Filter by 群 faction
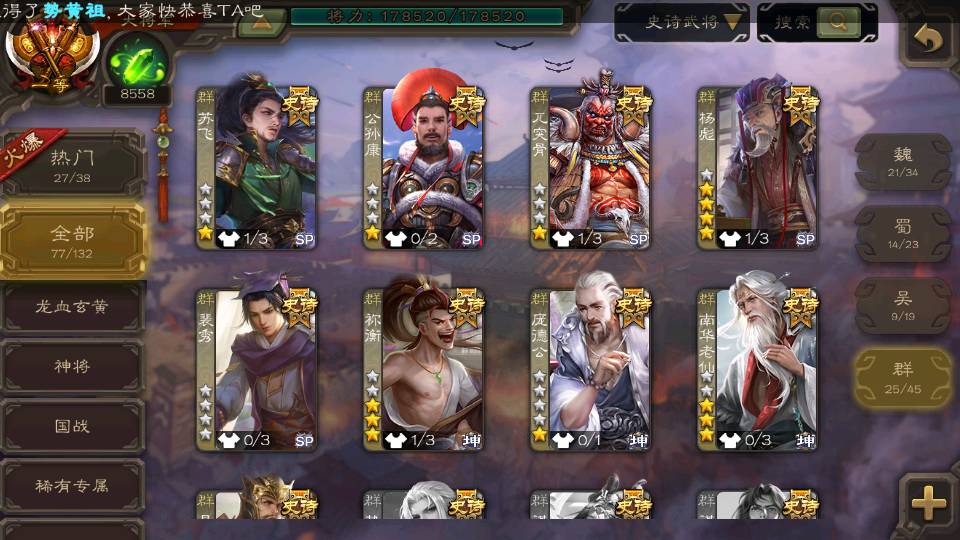The width and height of the screenshot is (960, 540). click(x=903, y=377)
